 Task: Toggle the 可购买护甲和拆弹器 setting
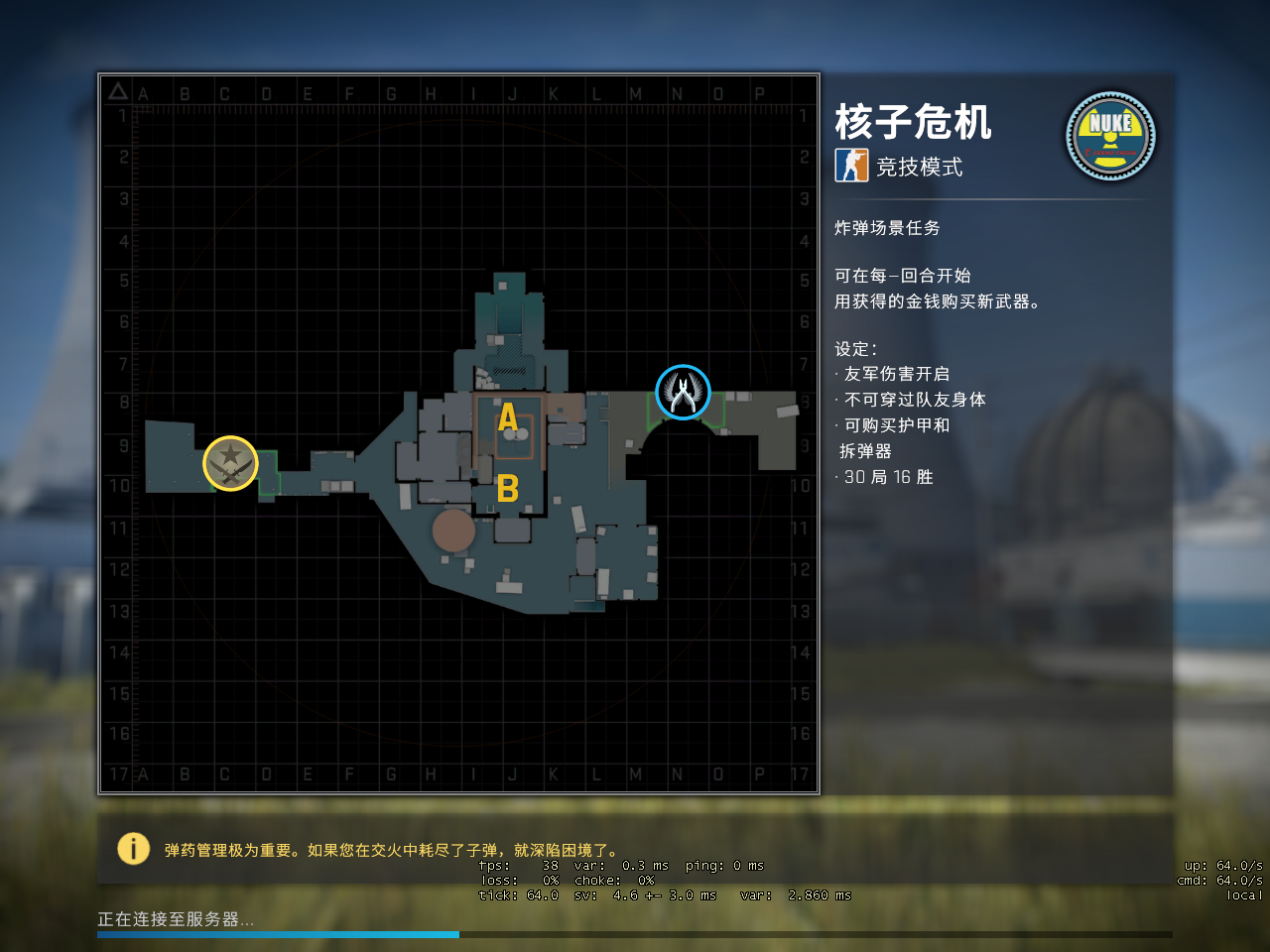(x=898, y=425)
